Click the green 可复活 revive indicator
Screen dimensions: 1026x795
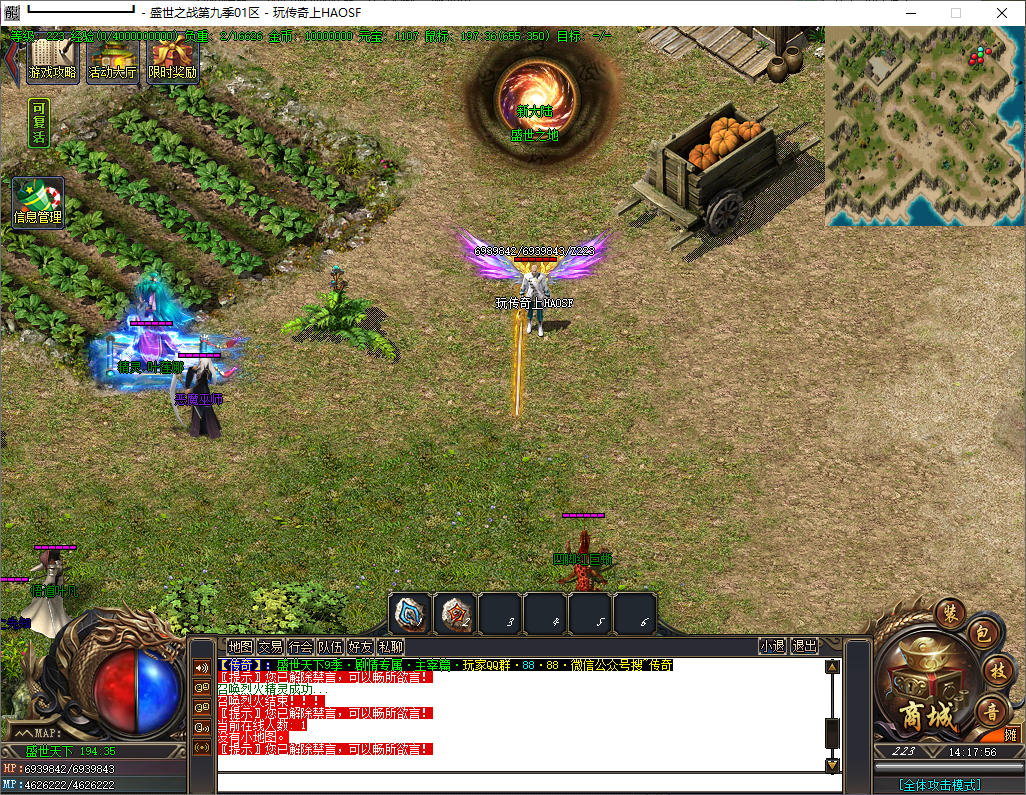point(39,124)
